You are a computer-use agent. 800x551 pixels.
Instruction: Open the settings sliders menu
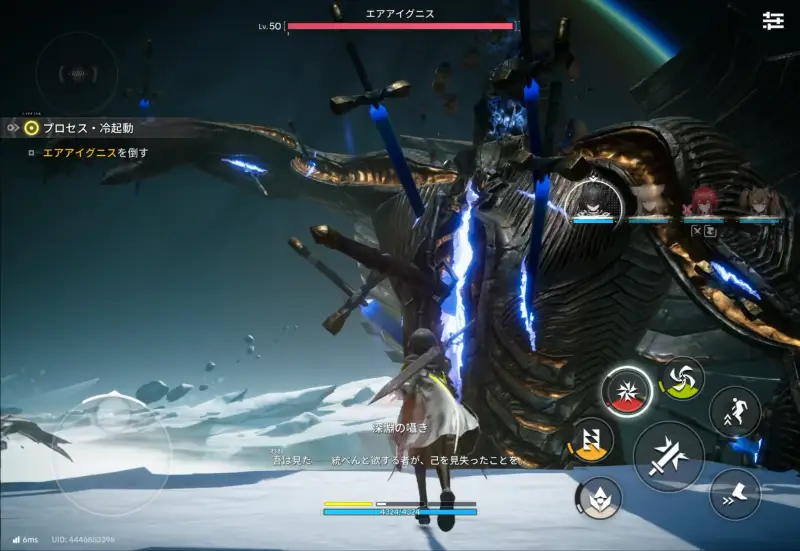772,21
